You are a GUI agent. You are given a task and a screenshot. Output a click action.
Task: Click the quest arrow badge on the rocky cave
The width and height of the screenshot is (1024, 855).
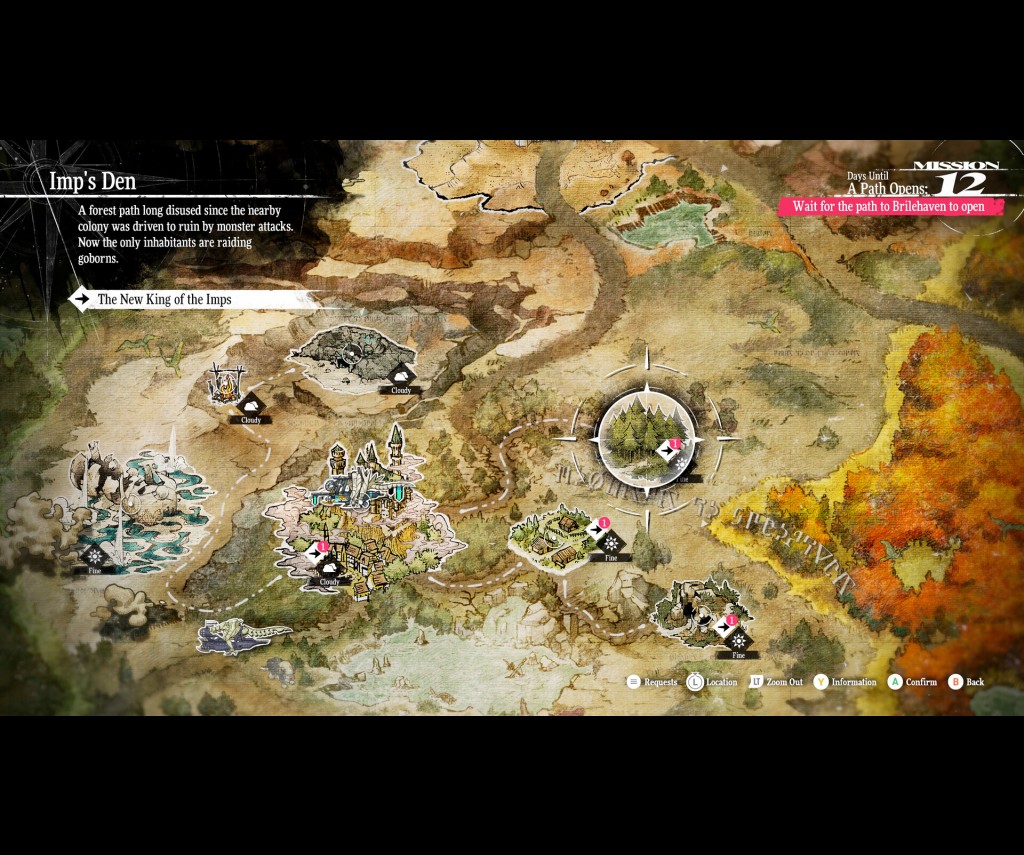point(728,626)
